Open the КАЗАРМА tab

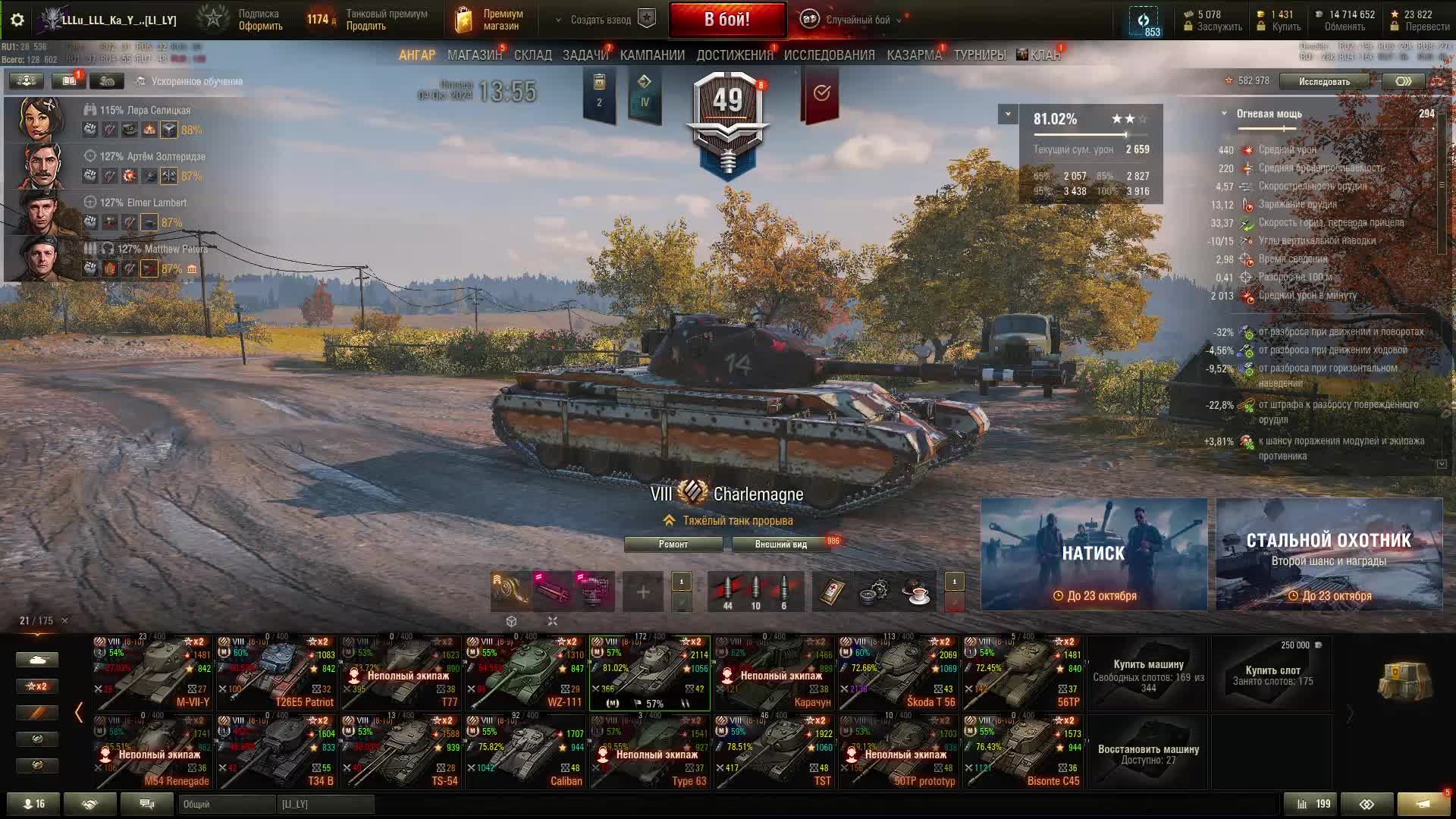click(914, 55)
